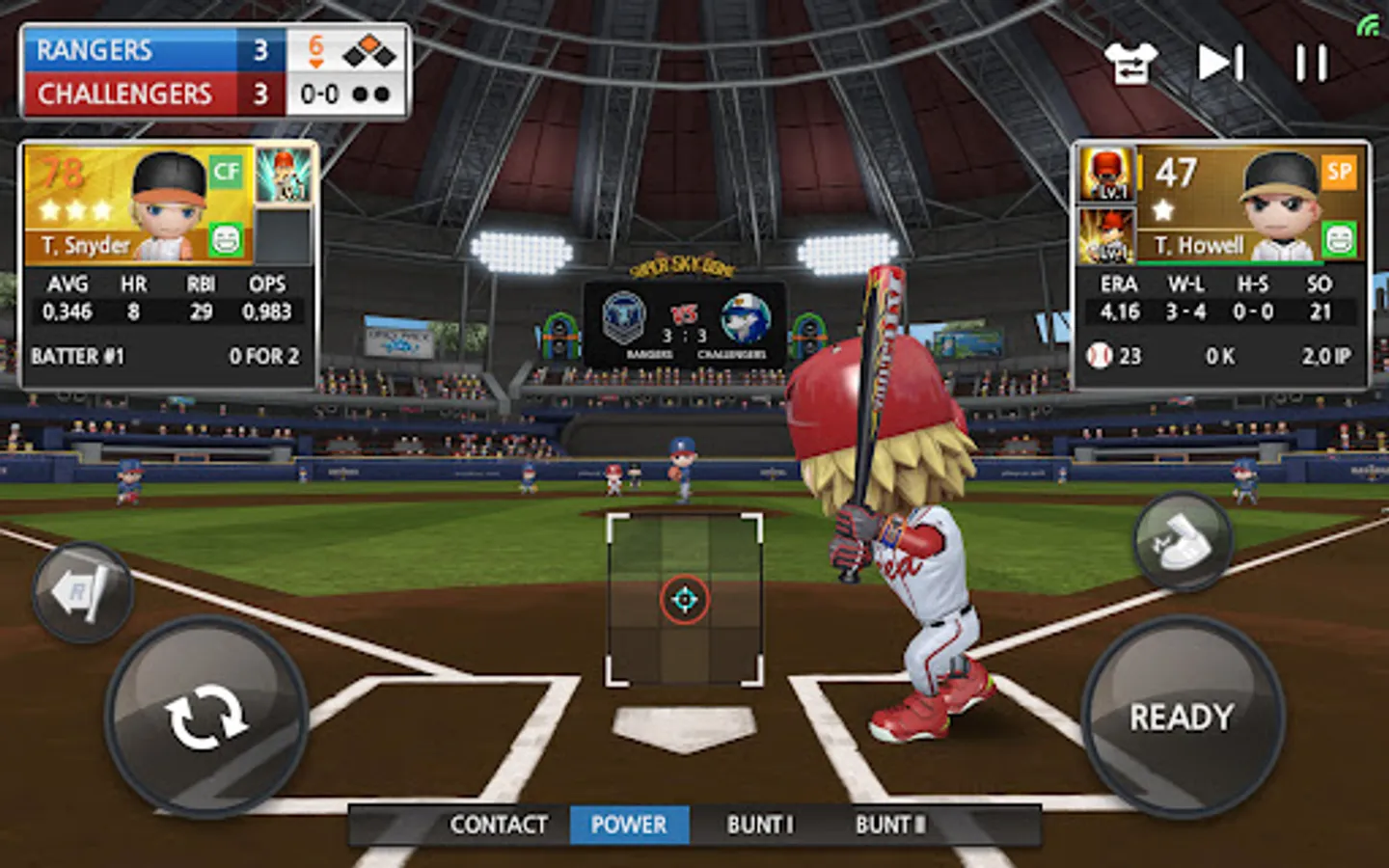Choose the BUNT II option
1389x868 pixels.
pos(890,825)
